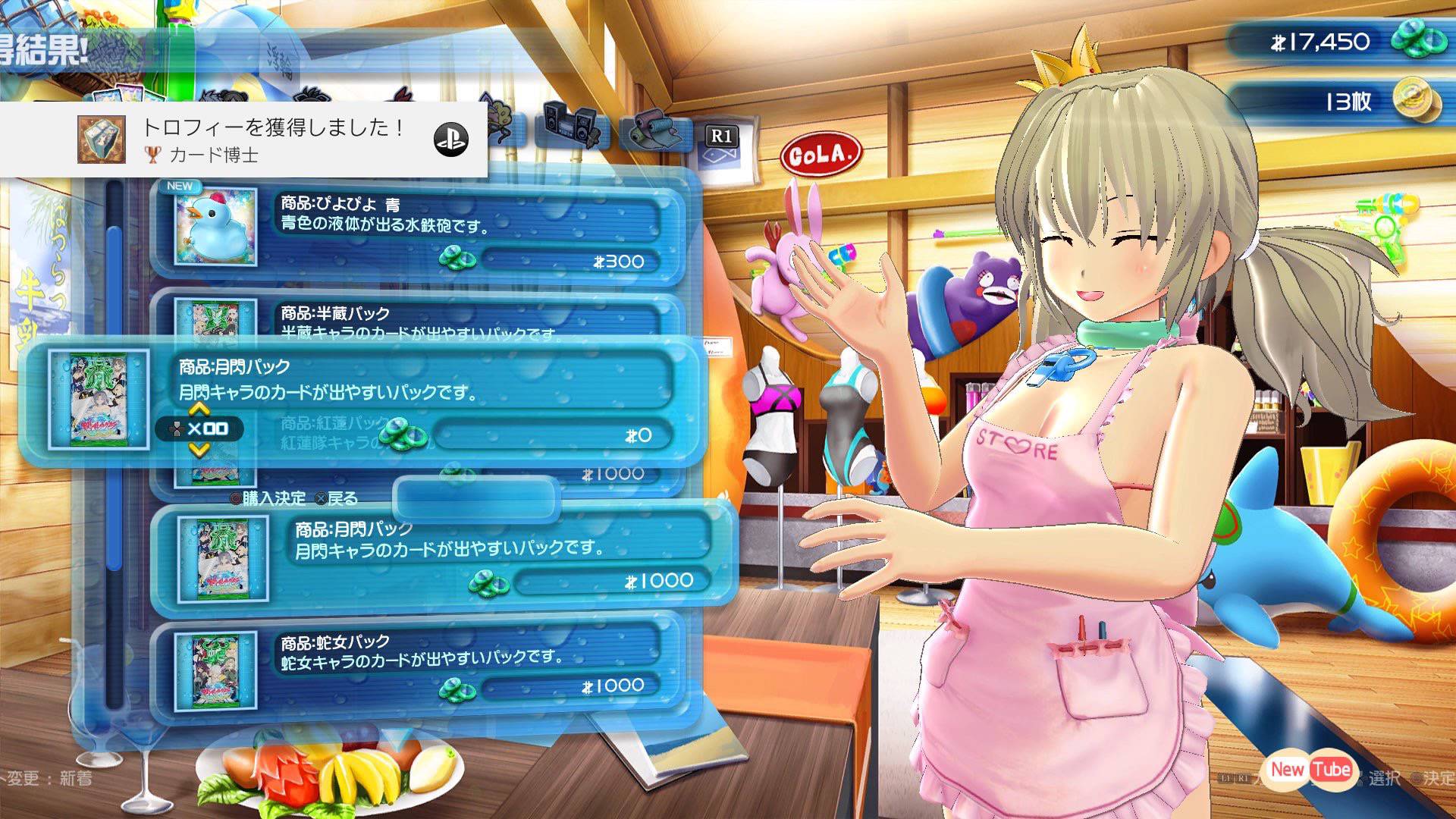1456x819 pixels.
Task: Choose the 半蔵パック card pack row
Action: [417, 315]
